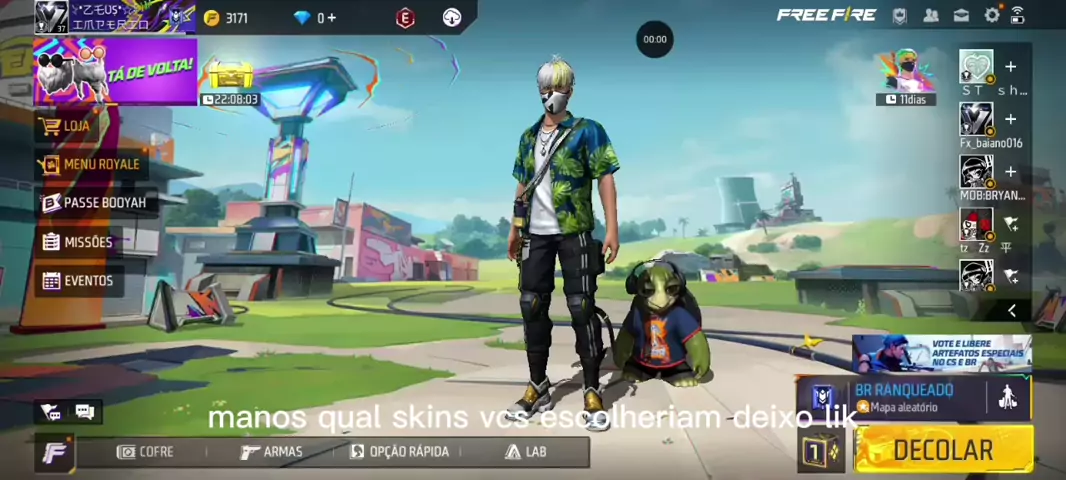Open the mail envelope icon
1066x480 pixels.
click(961, 15)
